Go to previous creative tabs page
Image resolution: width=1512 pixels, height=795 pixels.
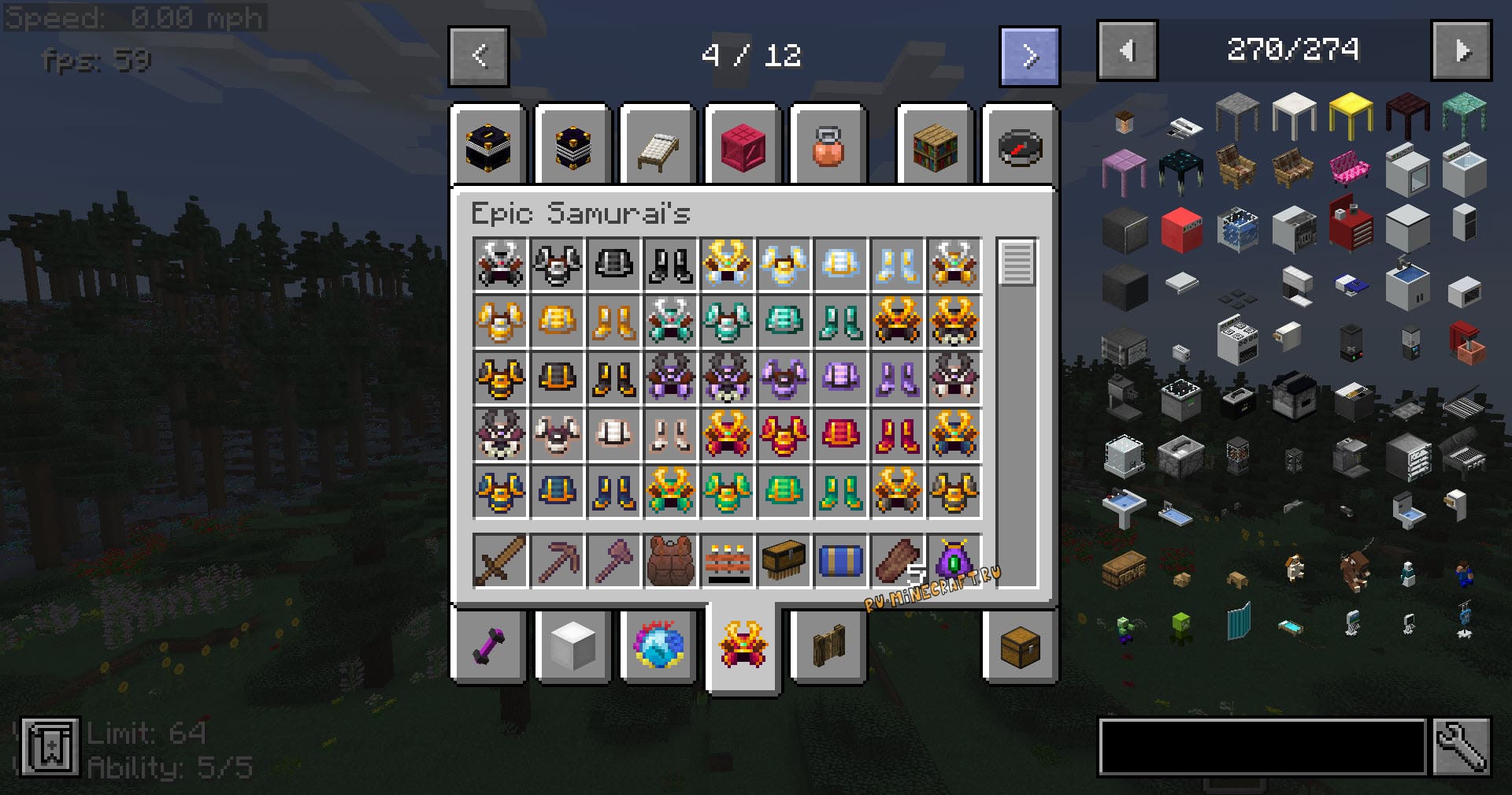click(479, 56)
